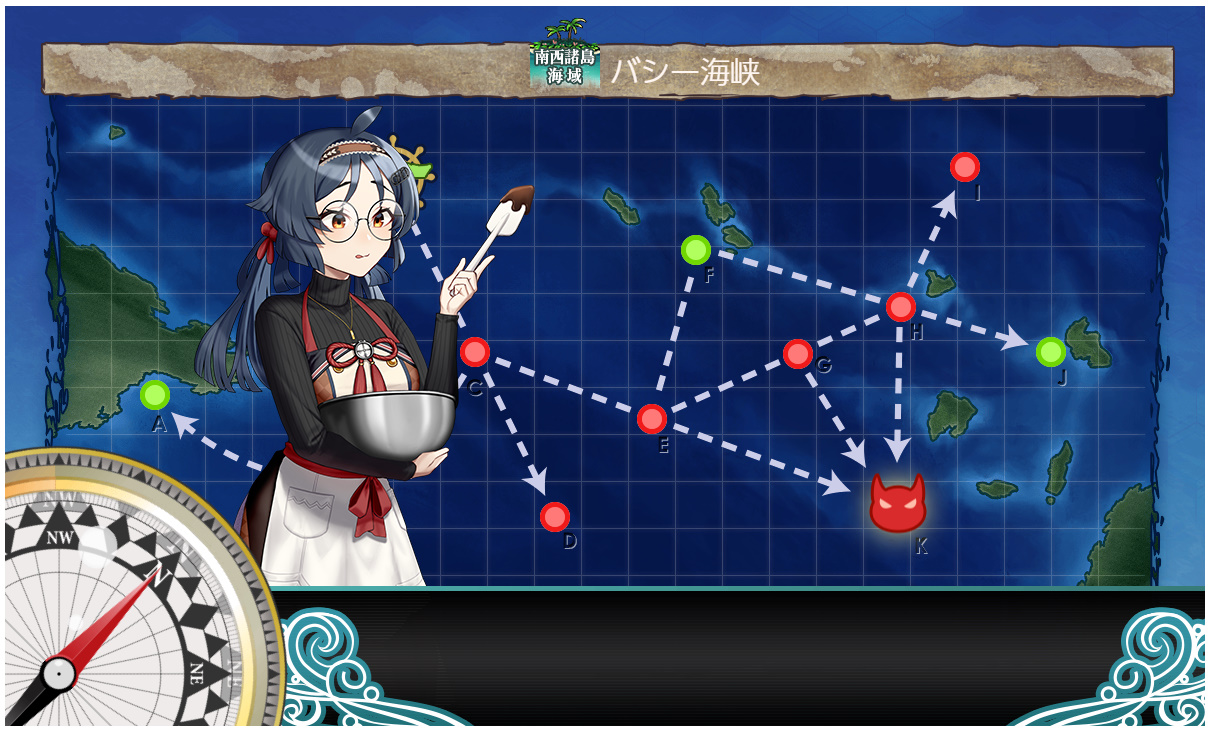1208x732 pixels.
Task: Select map node A on the west coast
Action: click(x=154, y=395)
